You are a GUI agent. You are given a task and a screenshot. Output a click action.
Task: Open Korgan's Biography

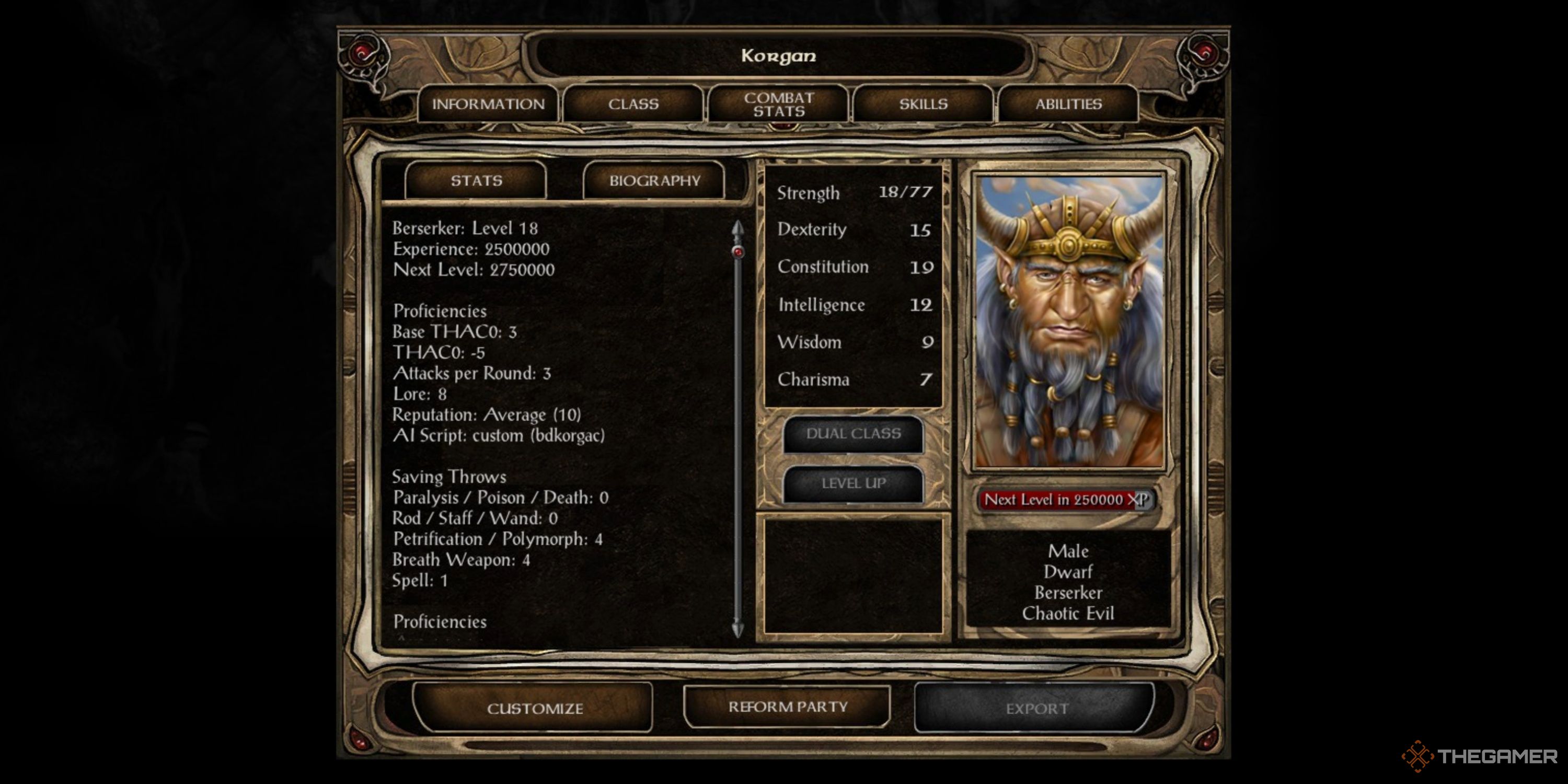tap(654, 181)
